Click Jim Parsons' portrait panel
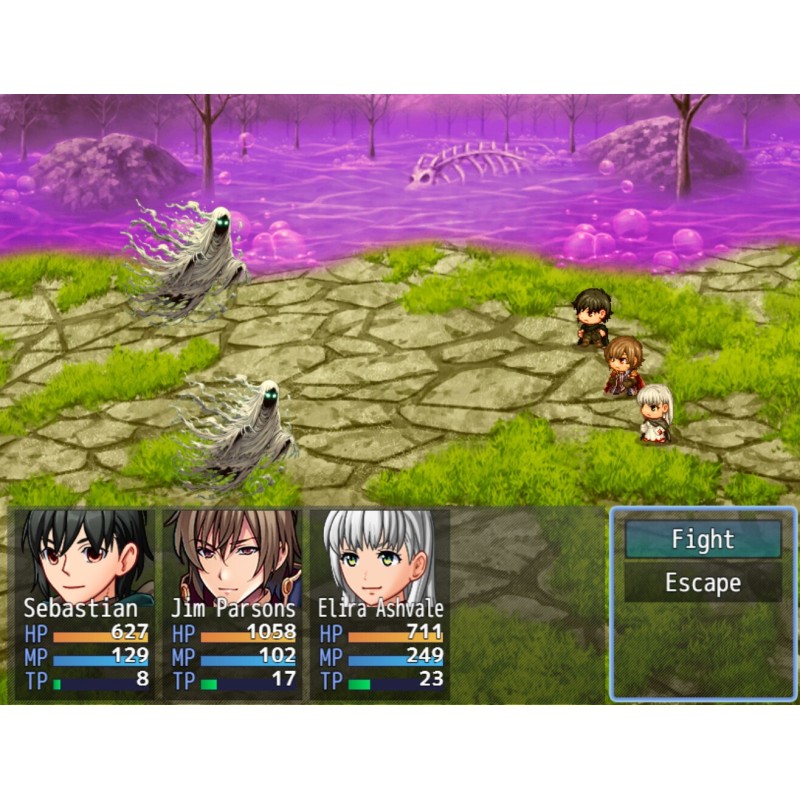 (x=233, y=603)
